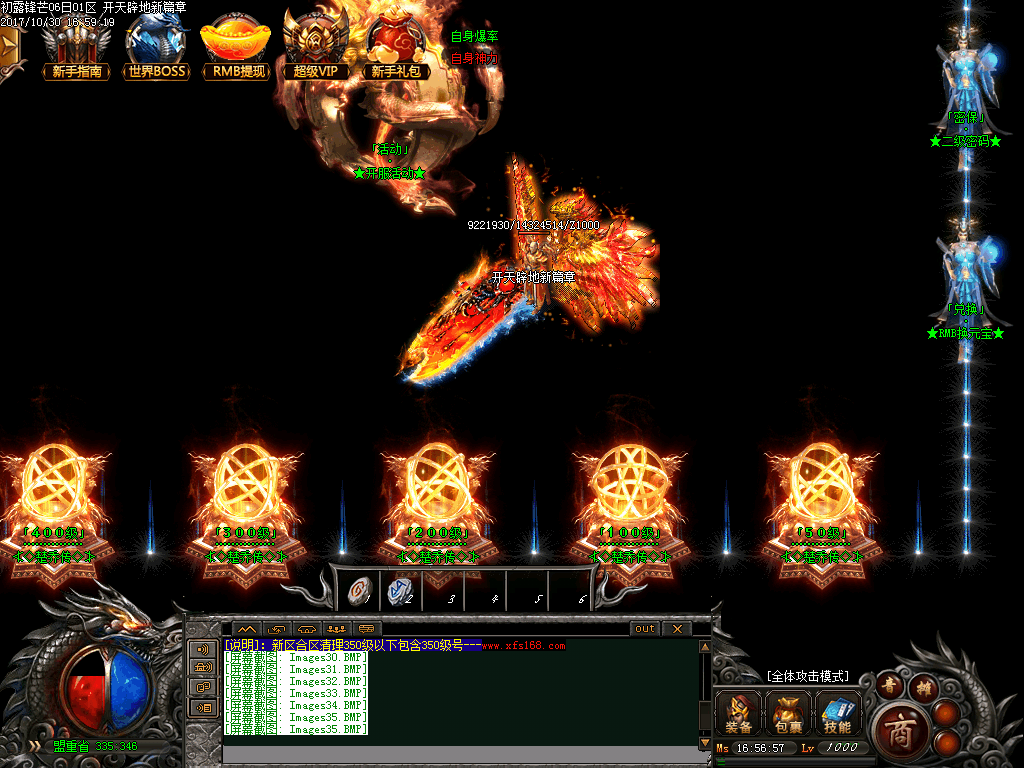Close the game with the X button

677,629
